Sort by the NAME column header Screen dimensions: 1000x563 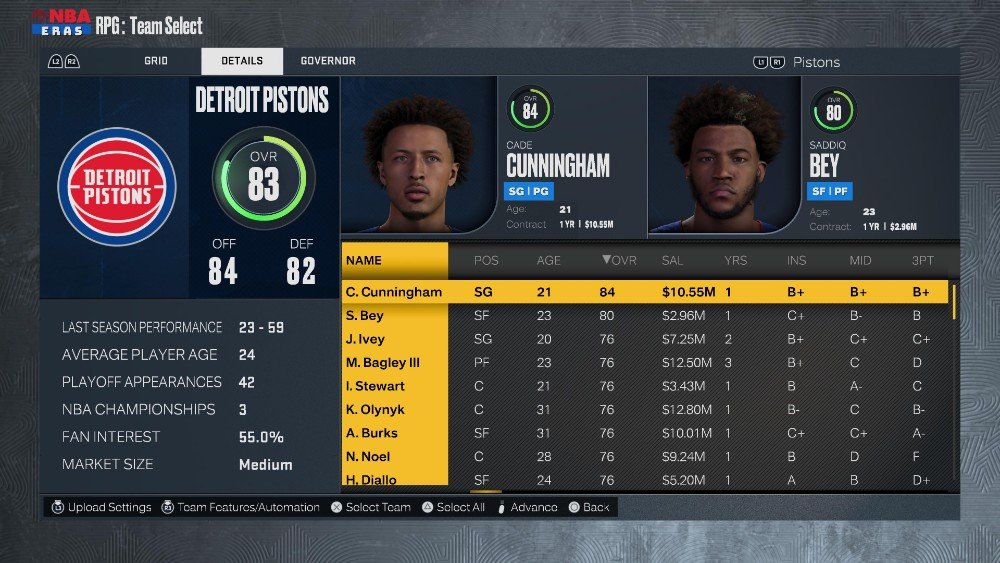coord(364,261)
